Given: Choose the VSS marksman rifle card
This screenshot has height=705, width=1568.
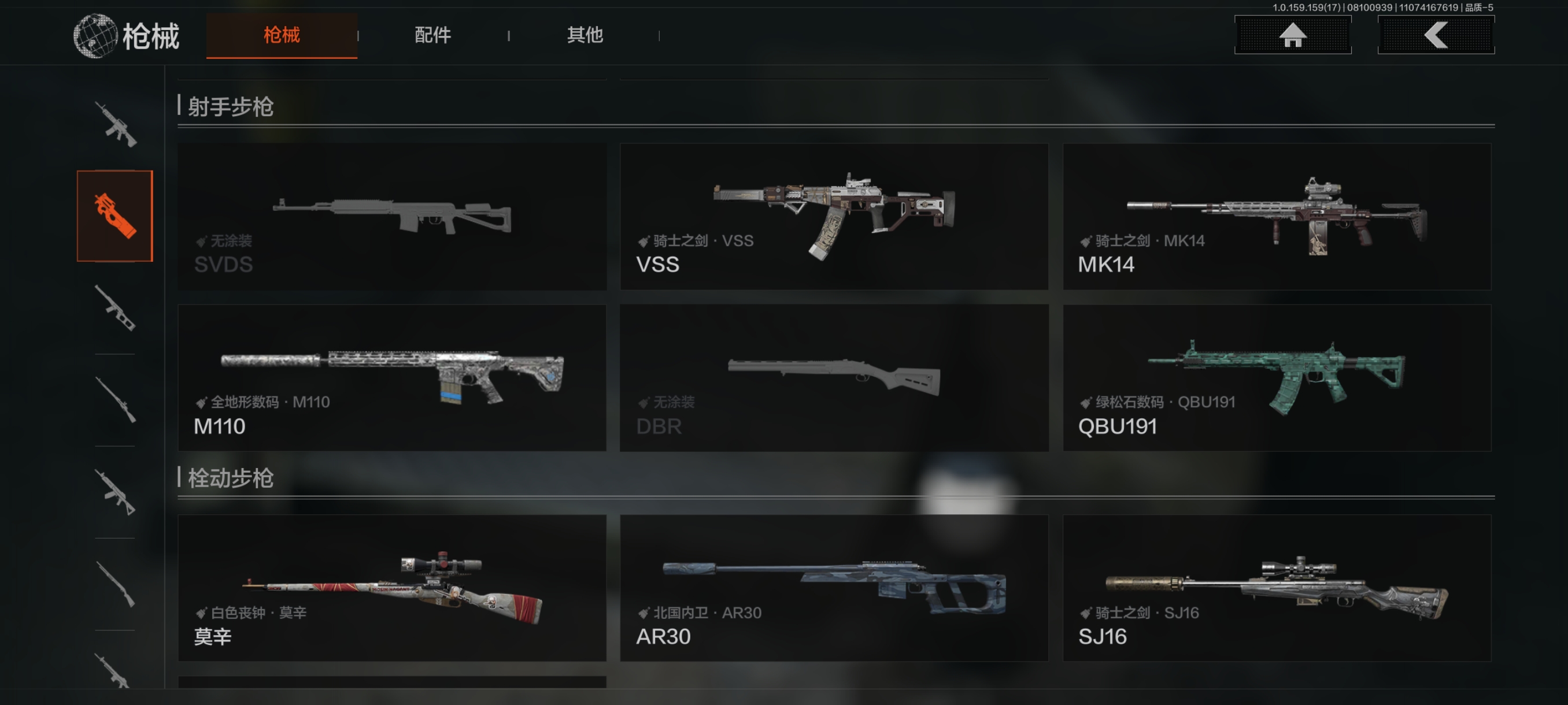Looking at the screenshot, I should click(x=834, y=217).
